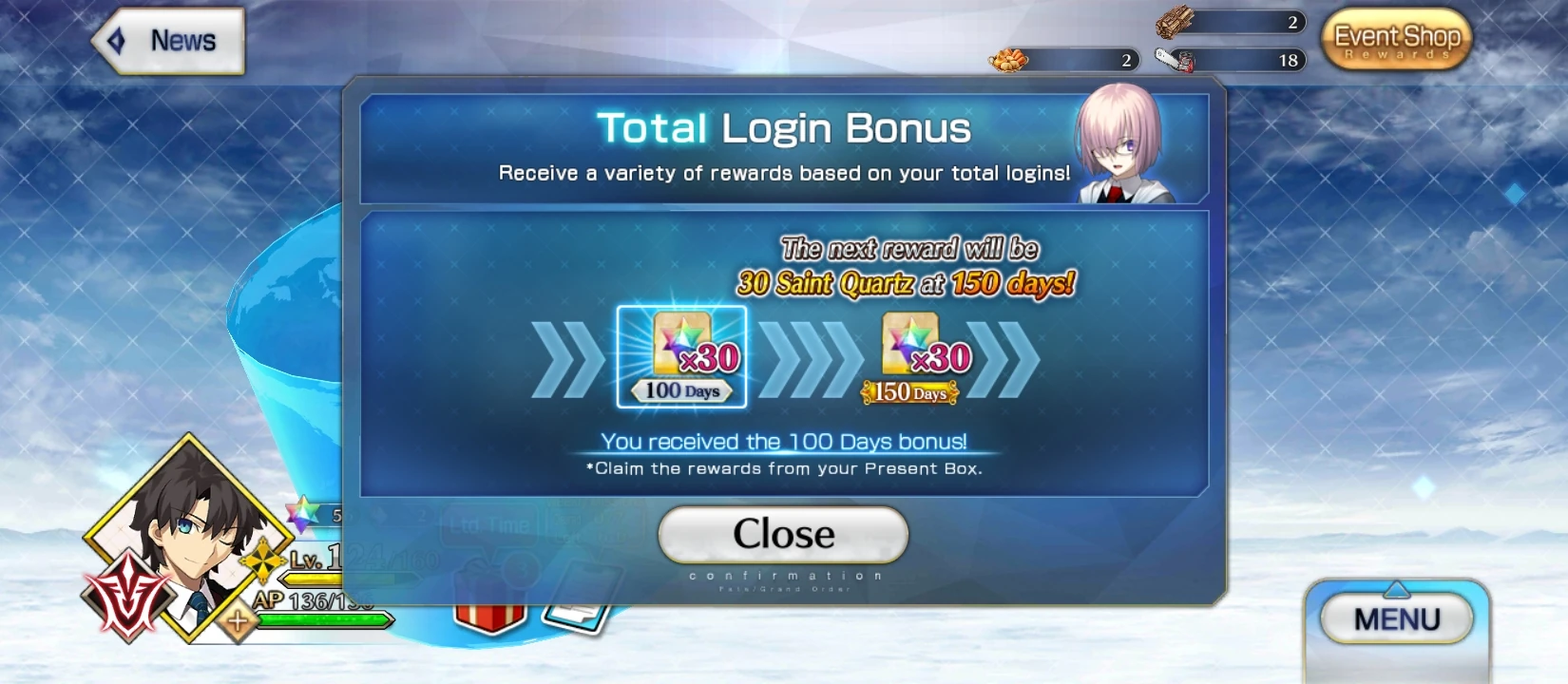The image size is (1568, 684).
Task: Click the gold star next to the level display
Action: pos(261,560)
